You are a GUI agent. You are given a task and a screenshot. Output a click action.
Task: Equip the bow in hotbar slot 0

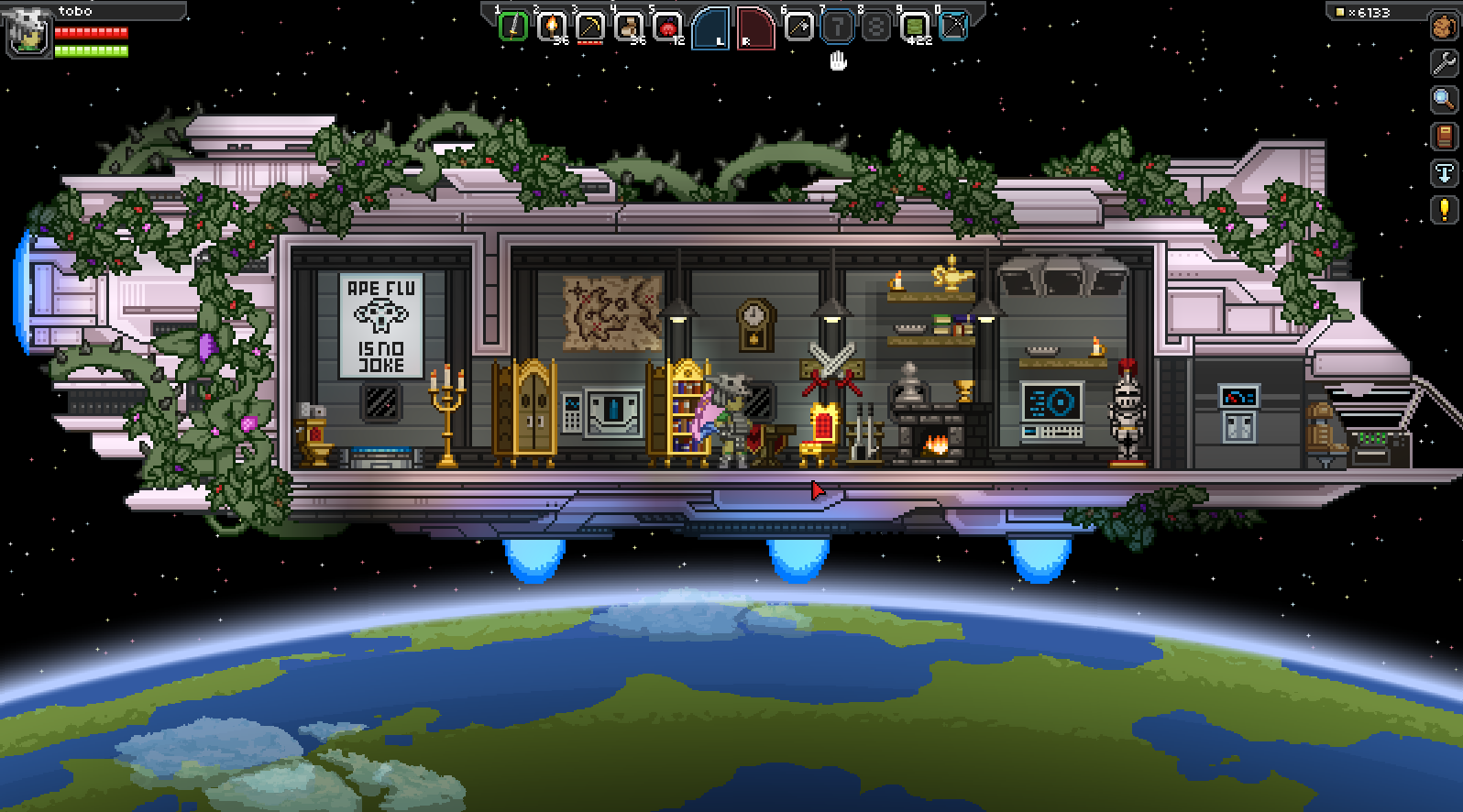pyautogui.click(x=953, y=27)
